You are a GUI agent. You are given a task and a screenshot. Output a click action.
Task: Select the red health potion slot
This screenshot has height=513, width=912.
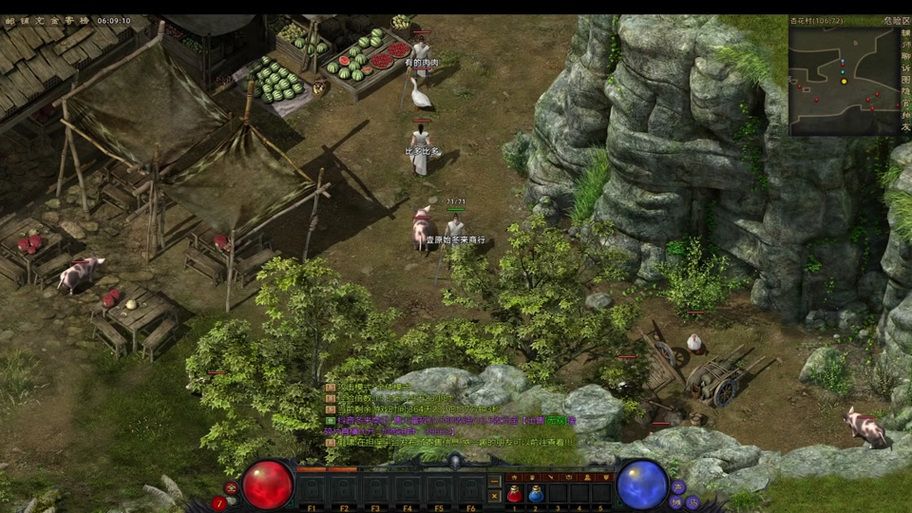515,493
